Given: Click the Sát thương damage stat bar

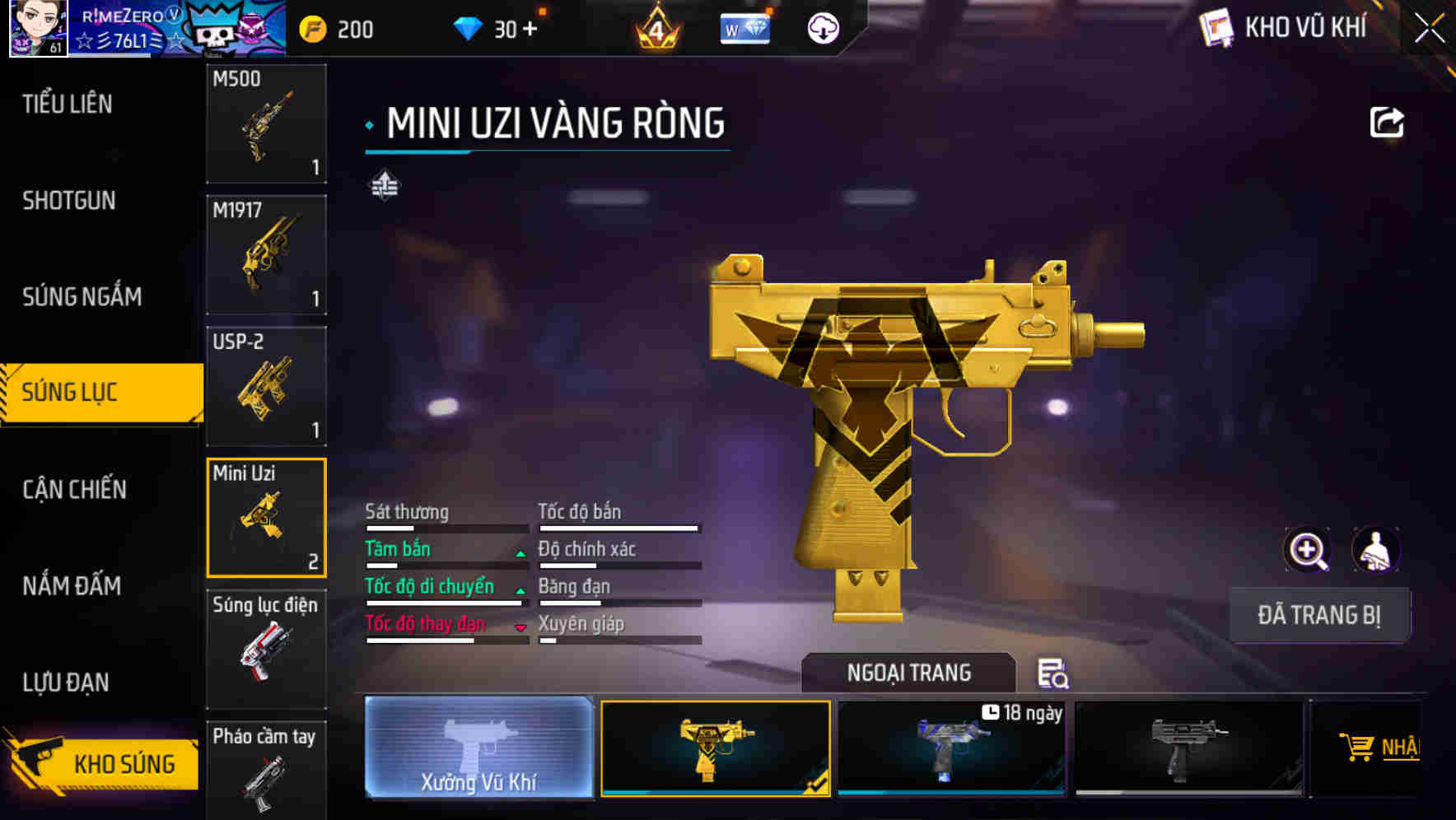Looking at the screenshot, I should click(445, 527).
